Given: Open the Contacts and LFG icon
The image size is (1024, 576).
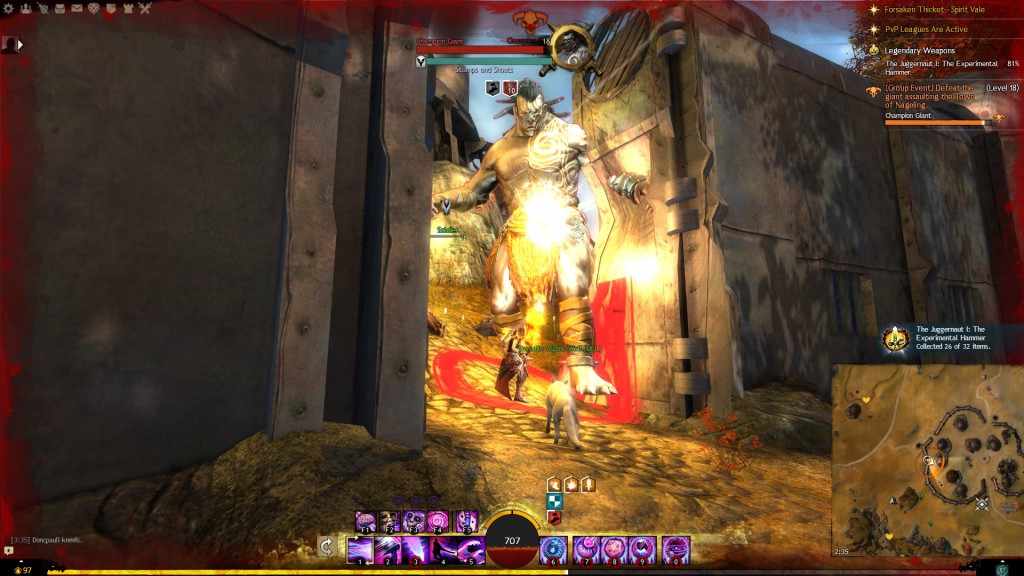Looking at the screenshot, I should [24, 9].
